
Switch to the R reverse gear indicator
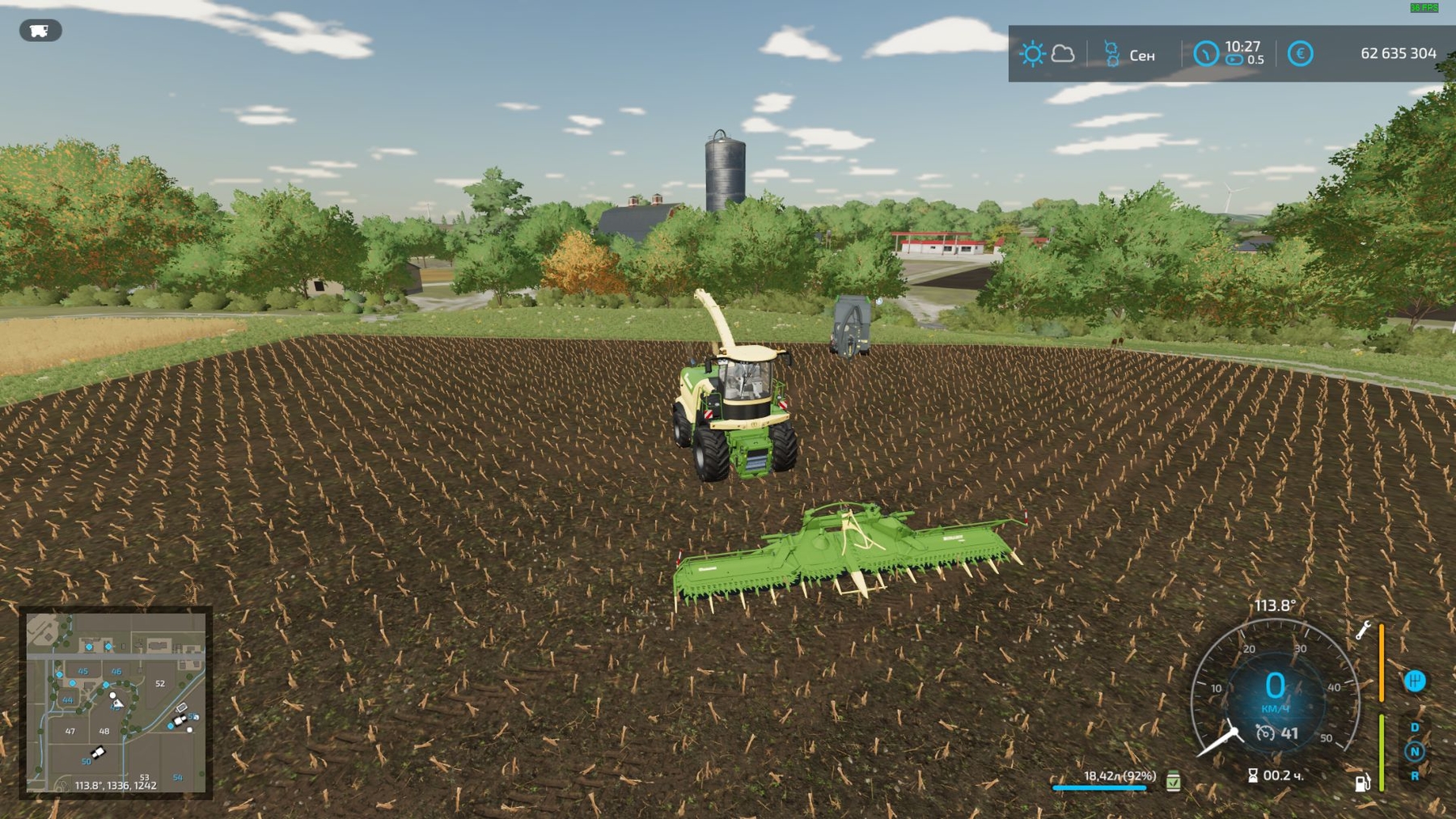1415,776
